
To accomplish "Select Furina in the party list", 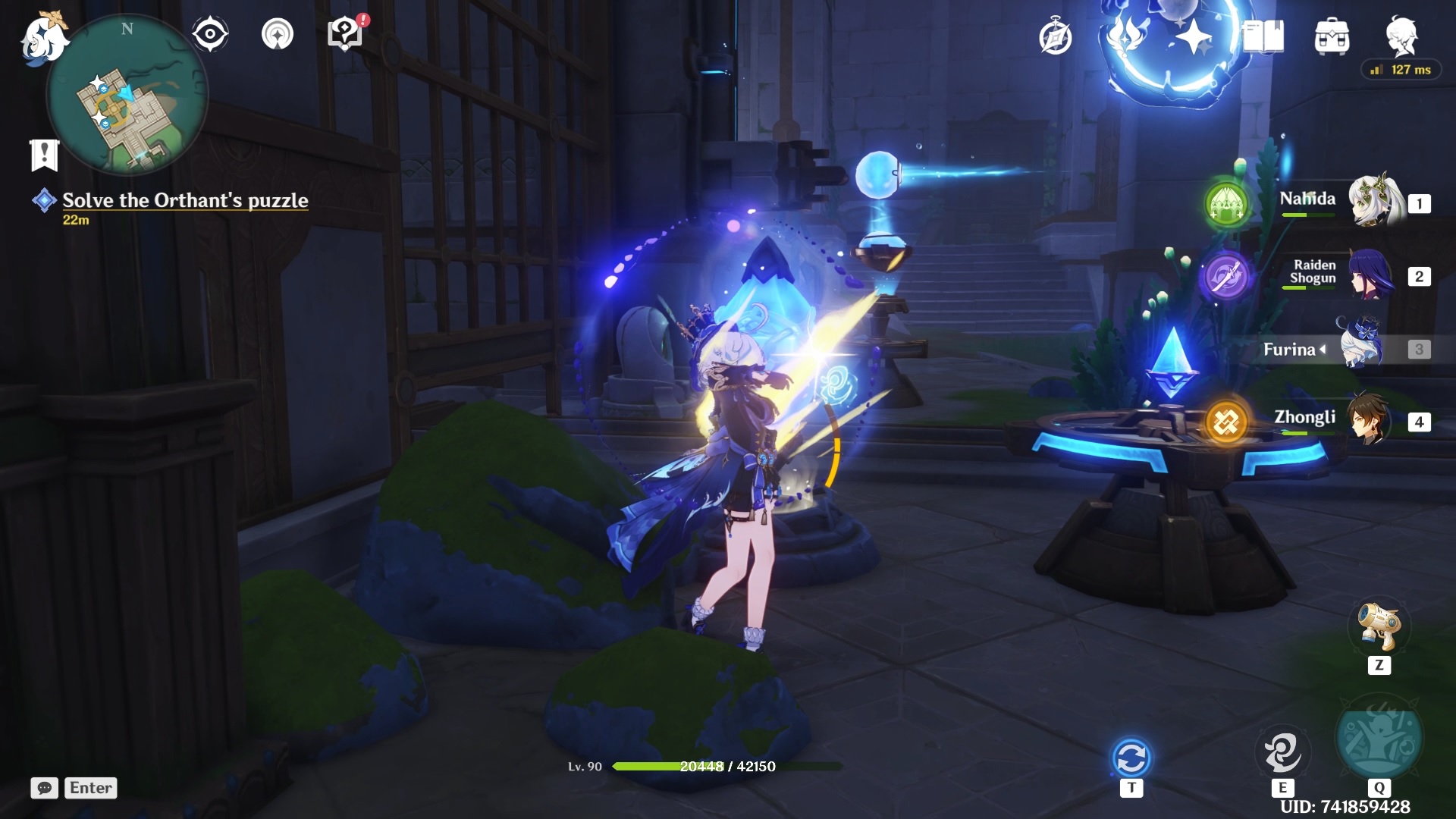I will 1361,349.
